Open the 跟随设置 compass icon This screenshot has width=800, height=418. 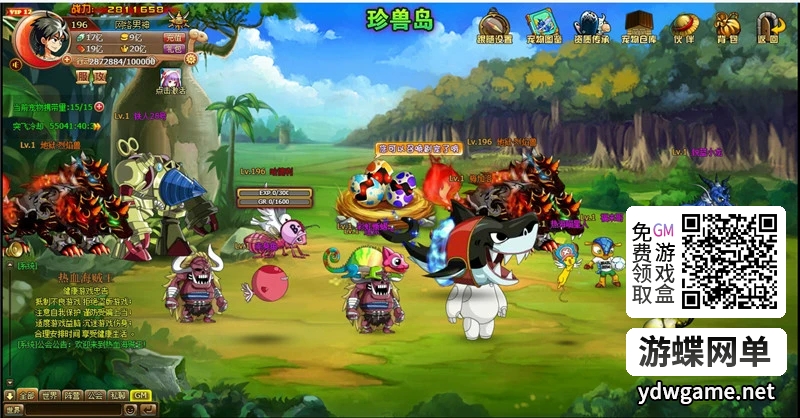pos(495,26)
